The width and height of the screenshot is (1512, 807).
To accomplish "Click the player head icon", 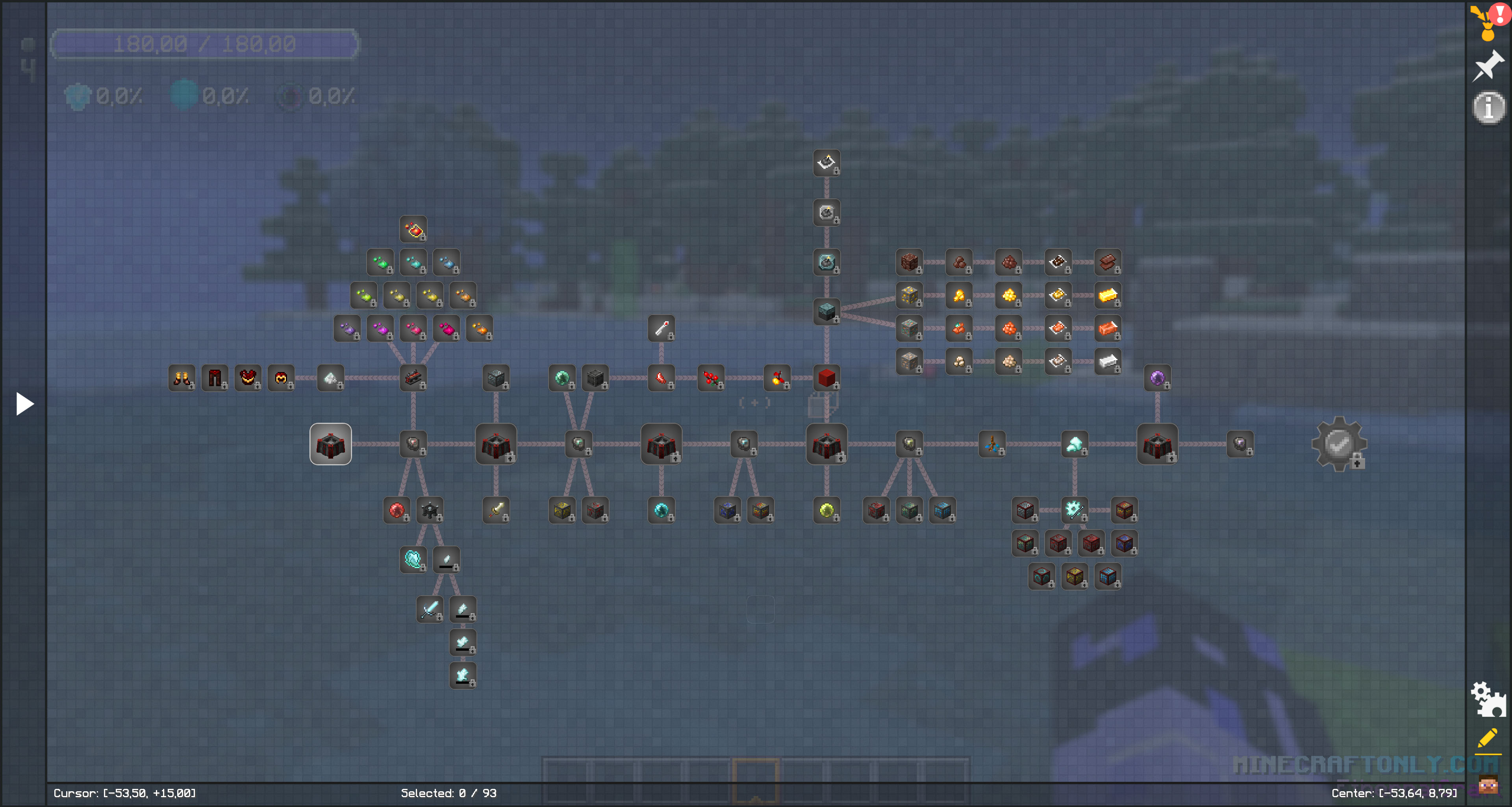I will point(1488,784).
